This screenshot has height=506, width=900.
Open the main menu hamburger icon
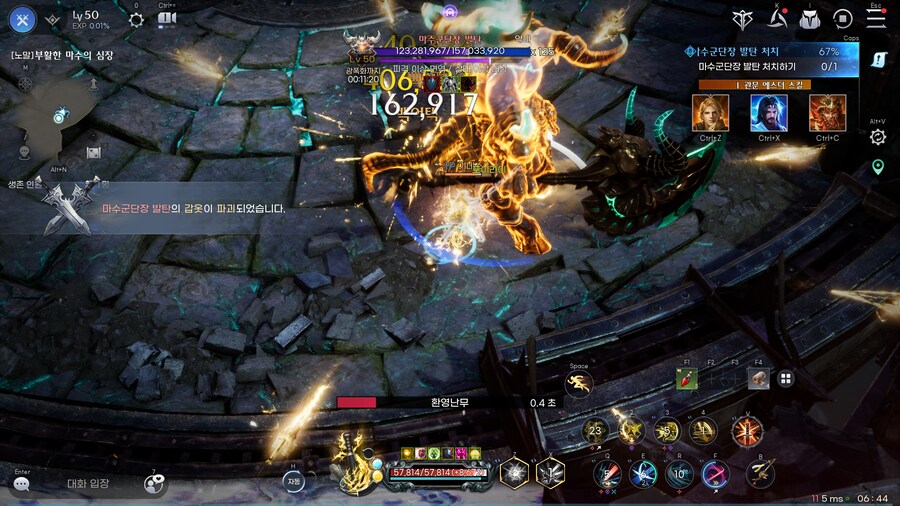[x=876, y=18]
